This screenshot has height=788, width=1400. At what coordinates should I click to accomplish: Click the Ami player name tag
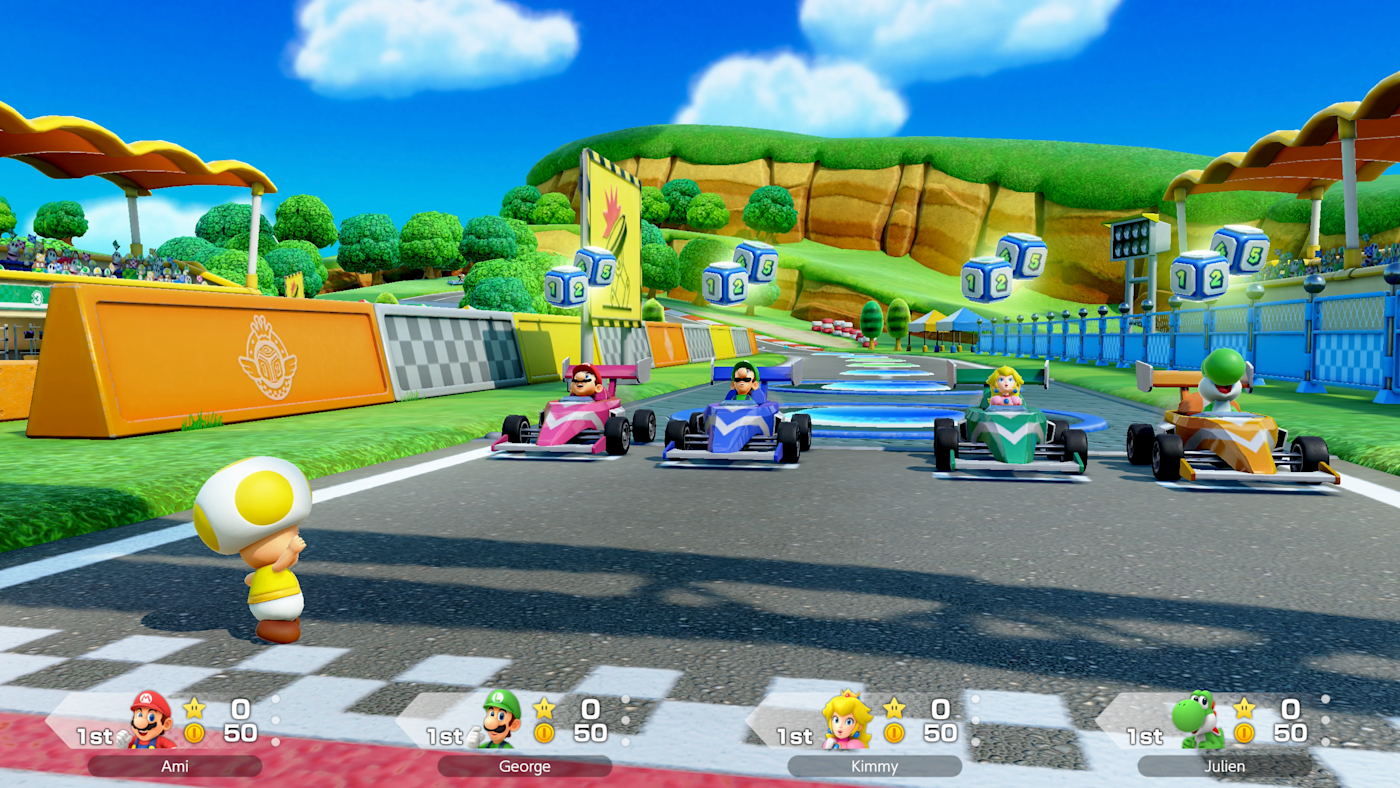[x=175, y=767]
